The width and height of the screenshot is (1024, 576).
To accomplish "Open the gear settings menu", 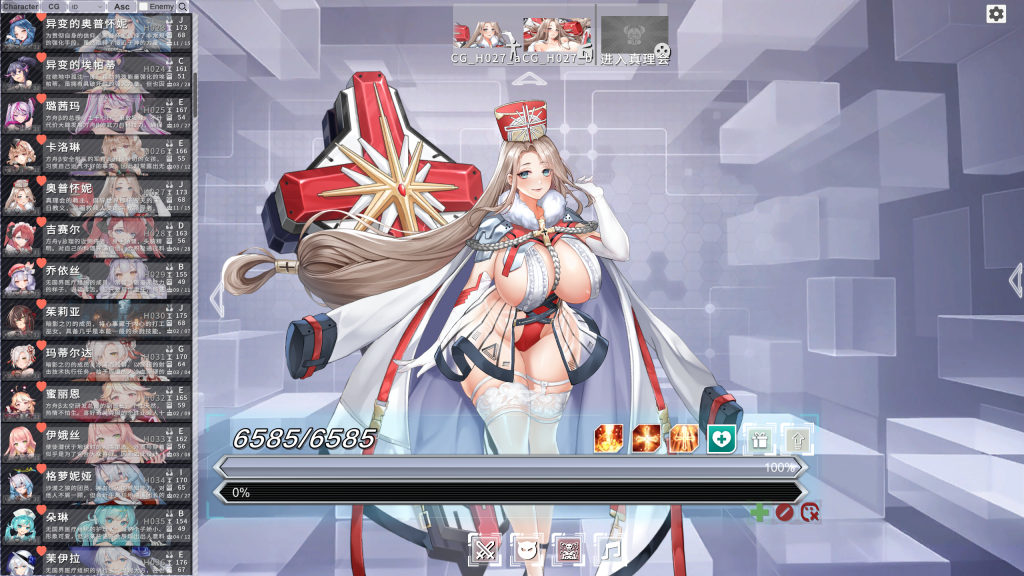I will click(996, 13).
